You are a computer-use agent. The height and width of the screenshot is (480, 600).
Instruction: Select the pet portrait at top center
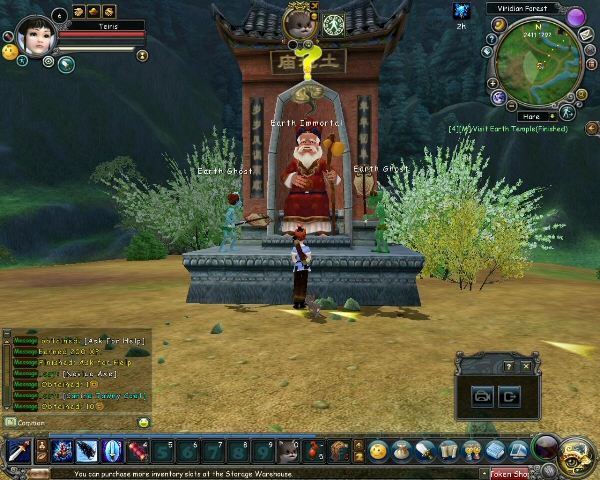299,23
